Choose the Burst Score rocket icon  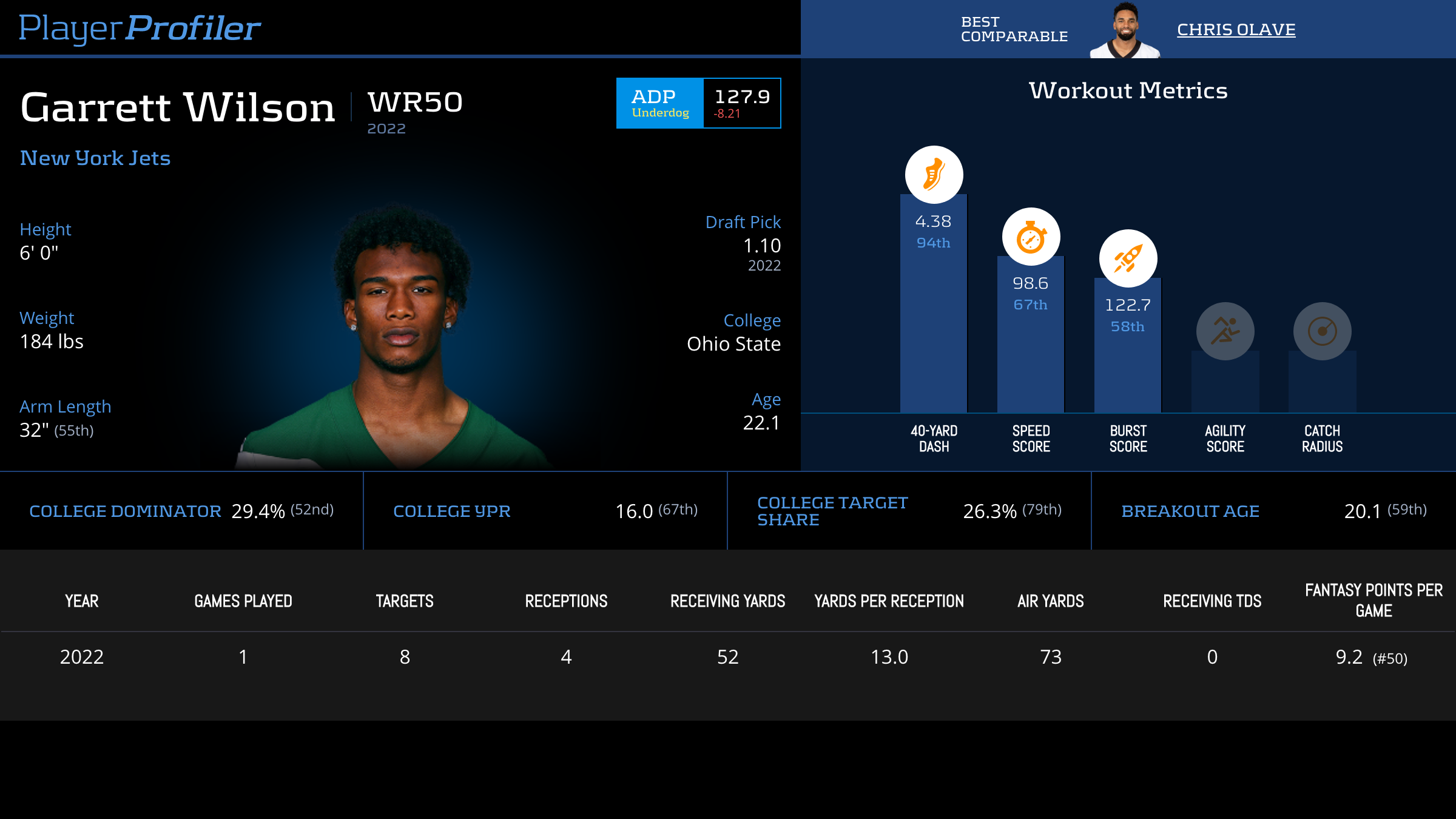coord(1128,258)
